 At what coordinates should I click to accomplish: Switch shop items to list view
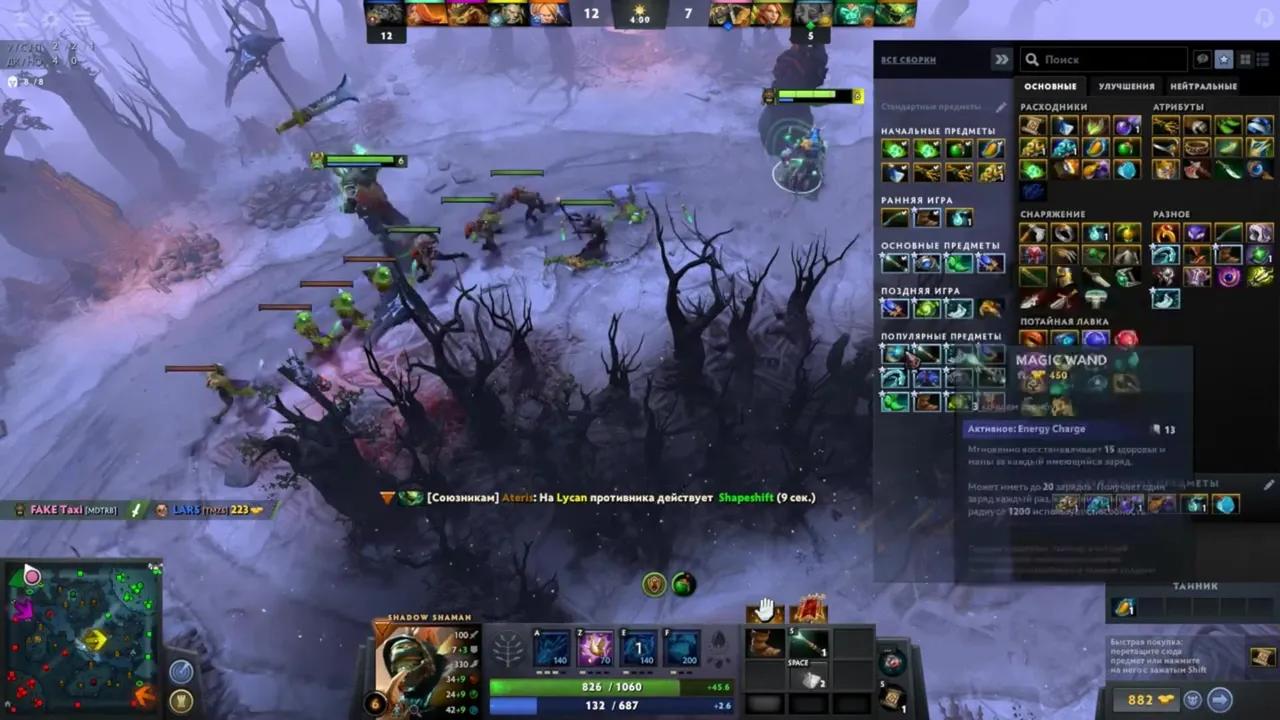tap(1262, 59)
